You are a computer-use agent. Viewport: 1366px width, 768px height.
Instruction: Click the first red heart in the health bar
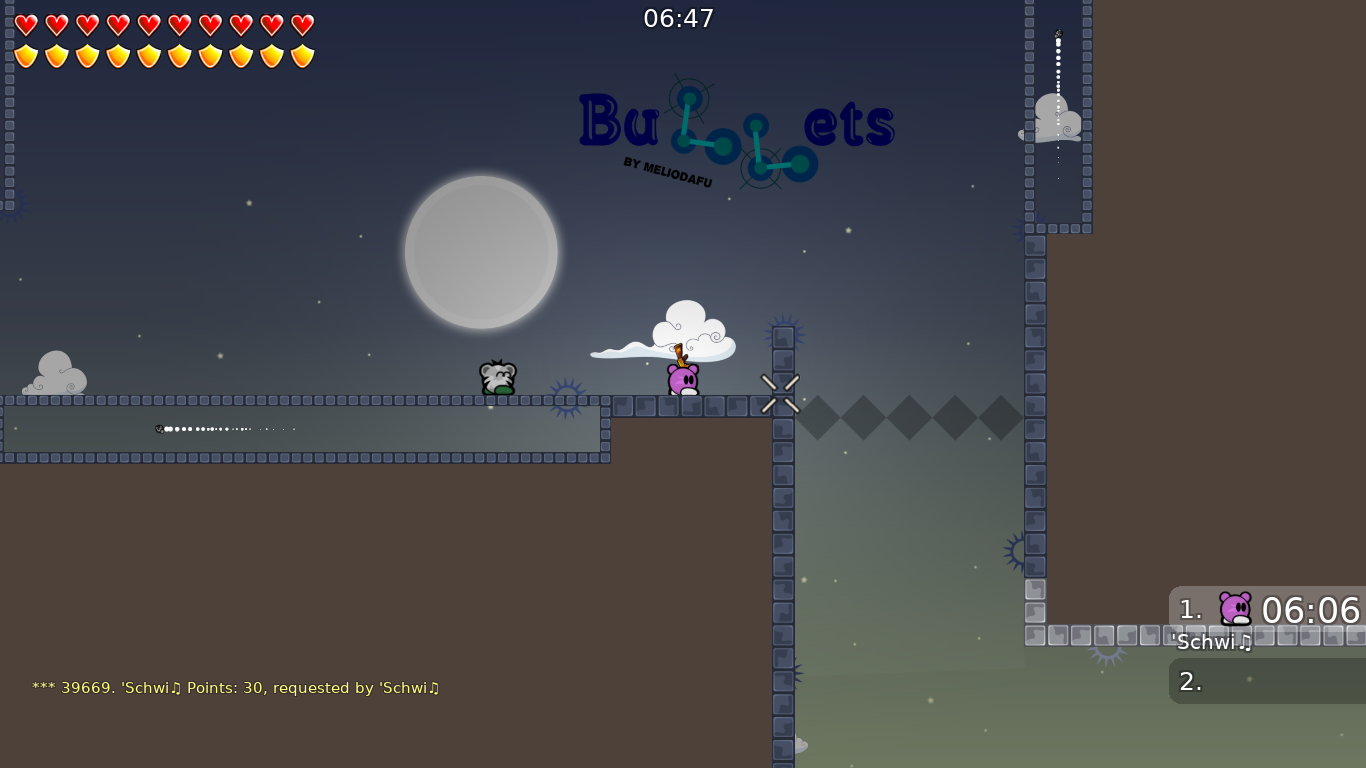pos(25,24)
